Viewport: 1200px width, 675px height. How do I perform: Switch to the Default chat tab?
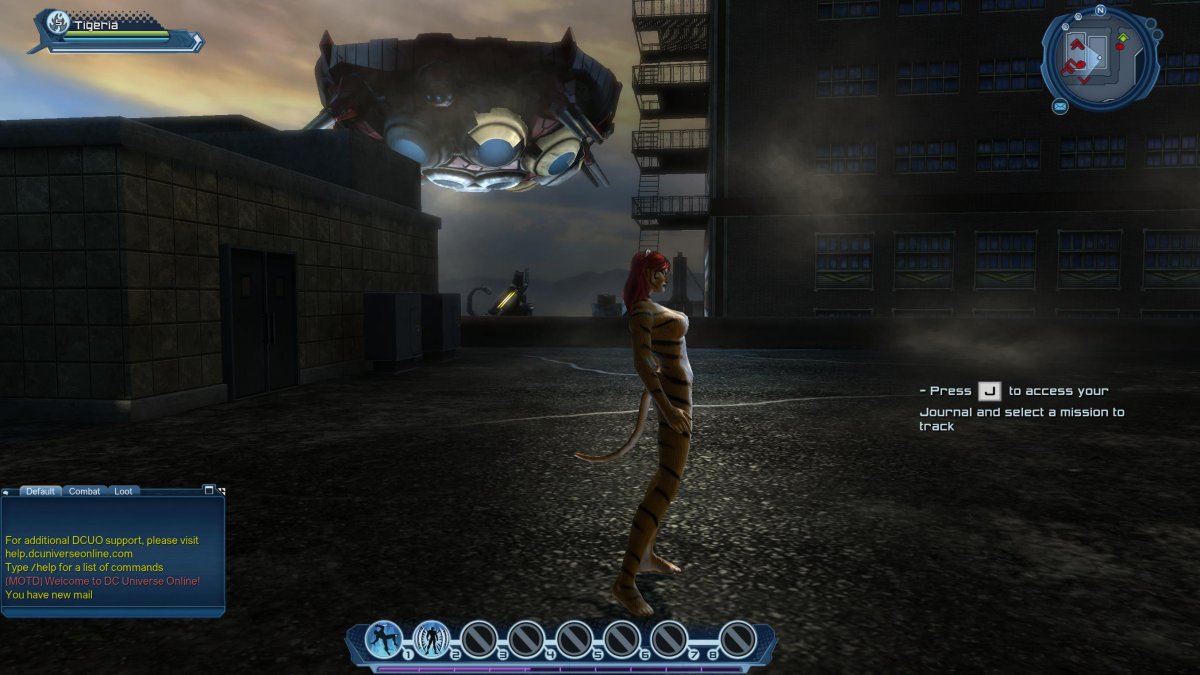[40, 491]
